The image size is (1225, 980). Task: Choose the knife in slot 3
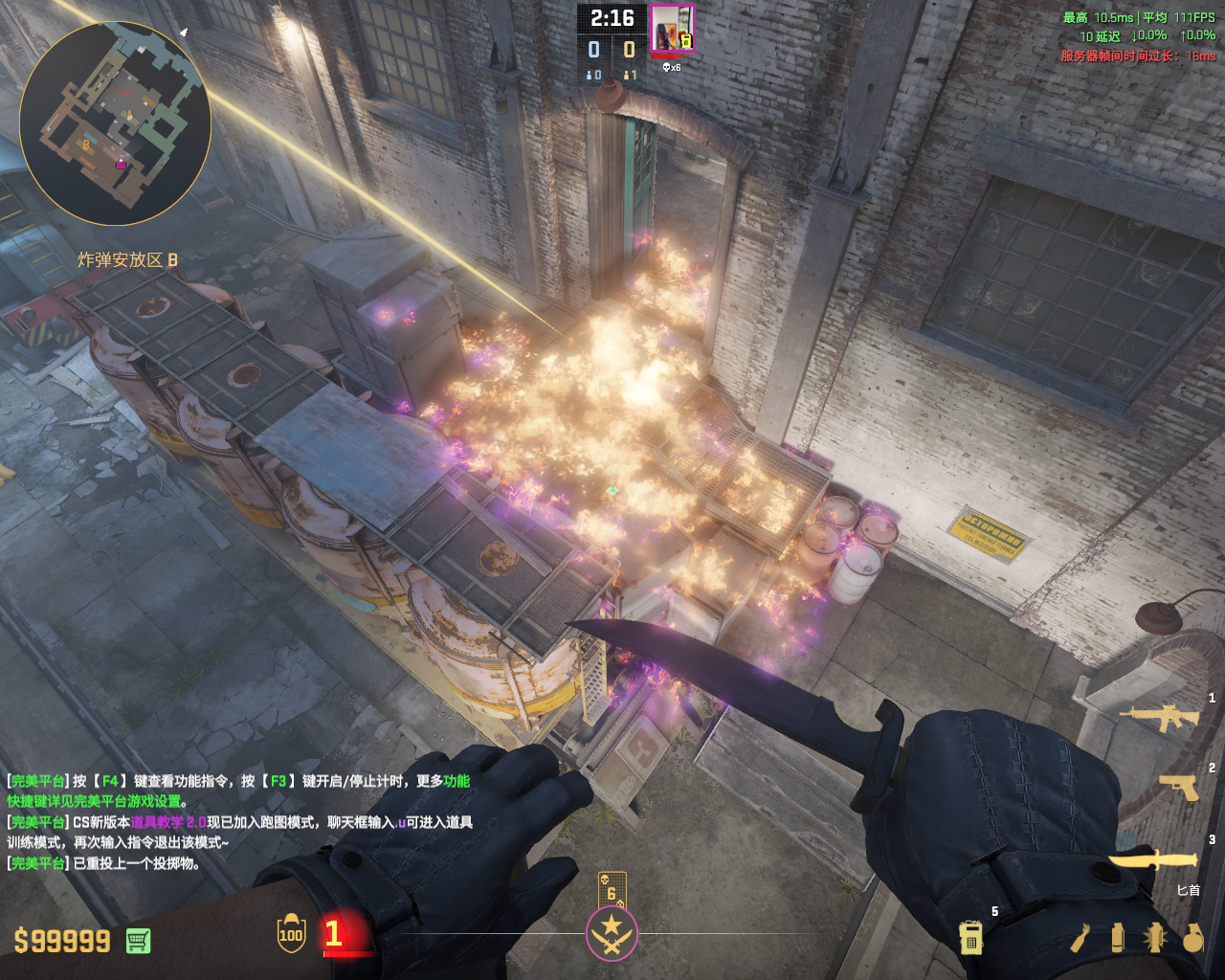pos(1154,859)
